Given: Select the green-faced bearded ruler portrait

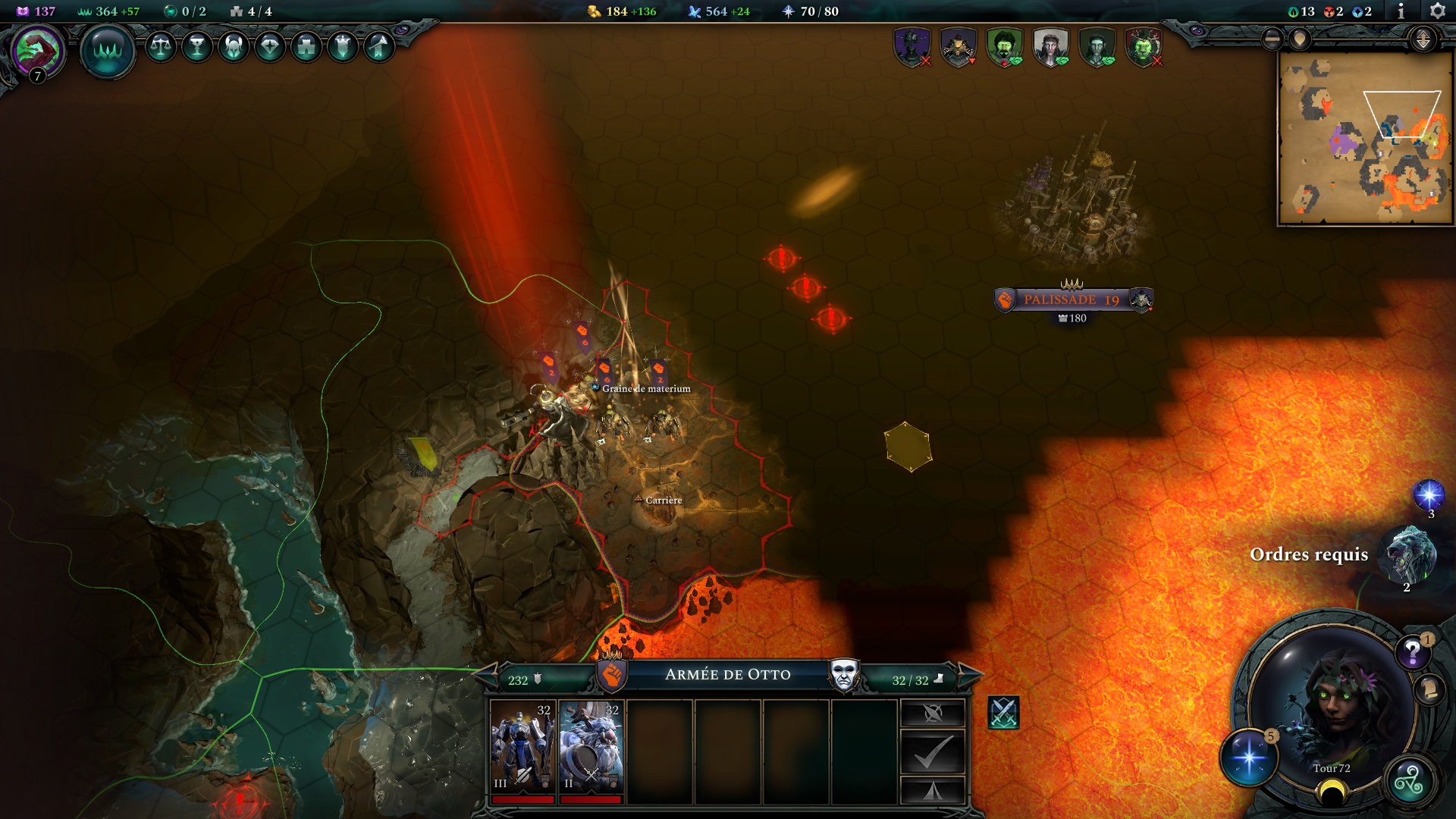Looking at the screenshot, I should 1003,47.
